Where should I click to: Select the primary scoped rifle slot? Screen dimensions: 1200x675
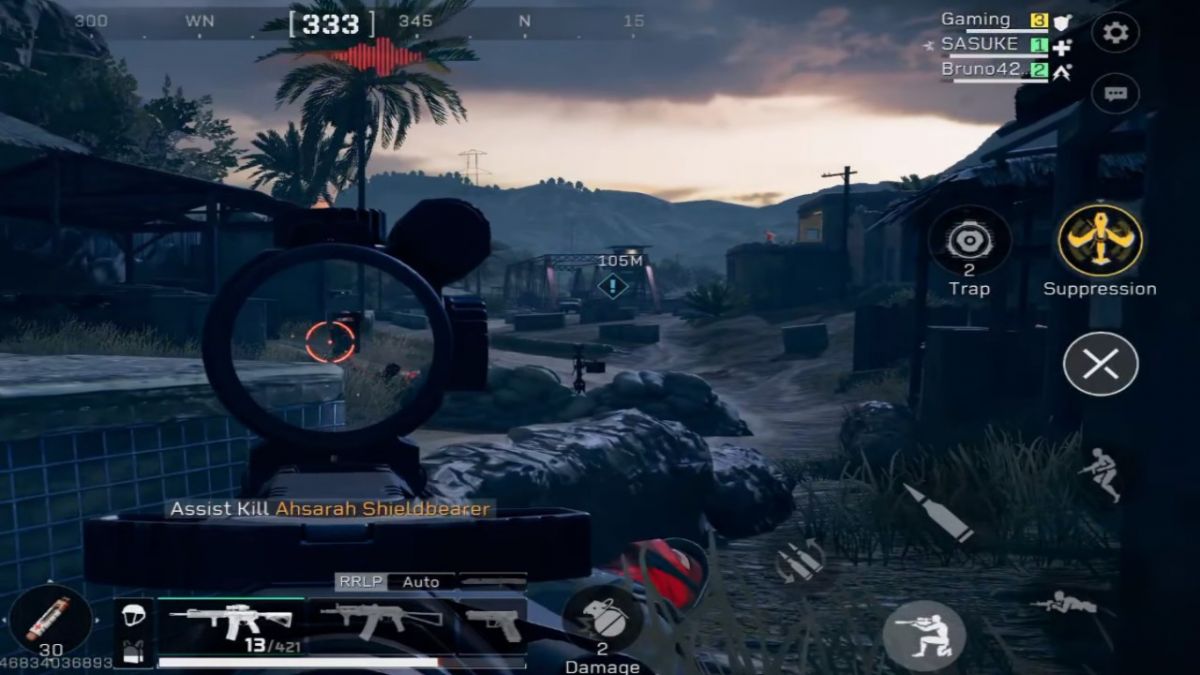click(232, 624)
